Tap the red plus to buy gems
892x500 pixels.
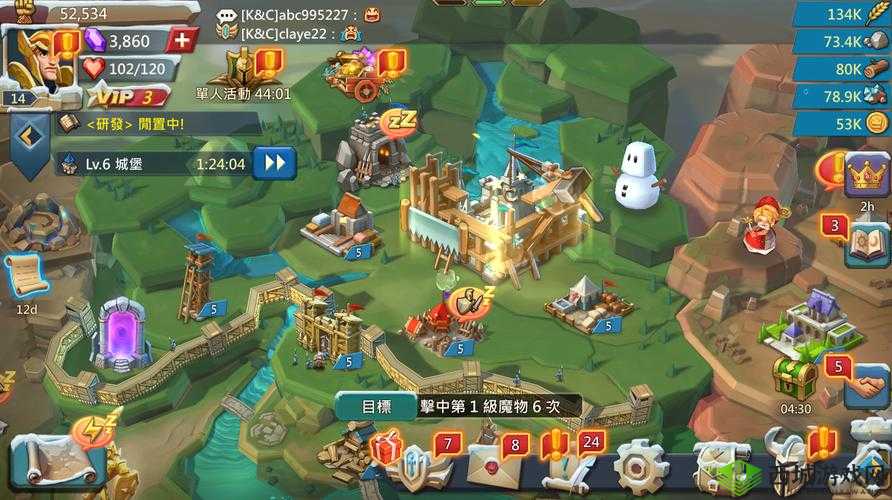[x=181, y=40]
